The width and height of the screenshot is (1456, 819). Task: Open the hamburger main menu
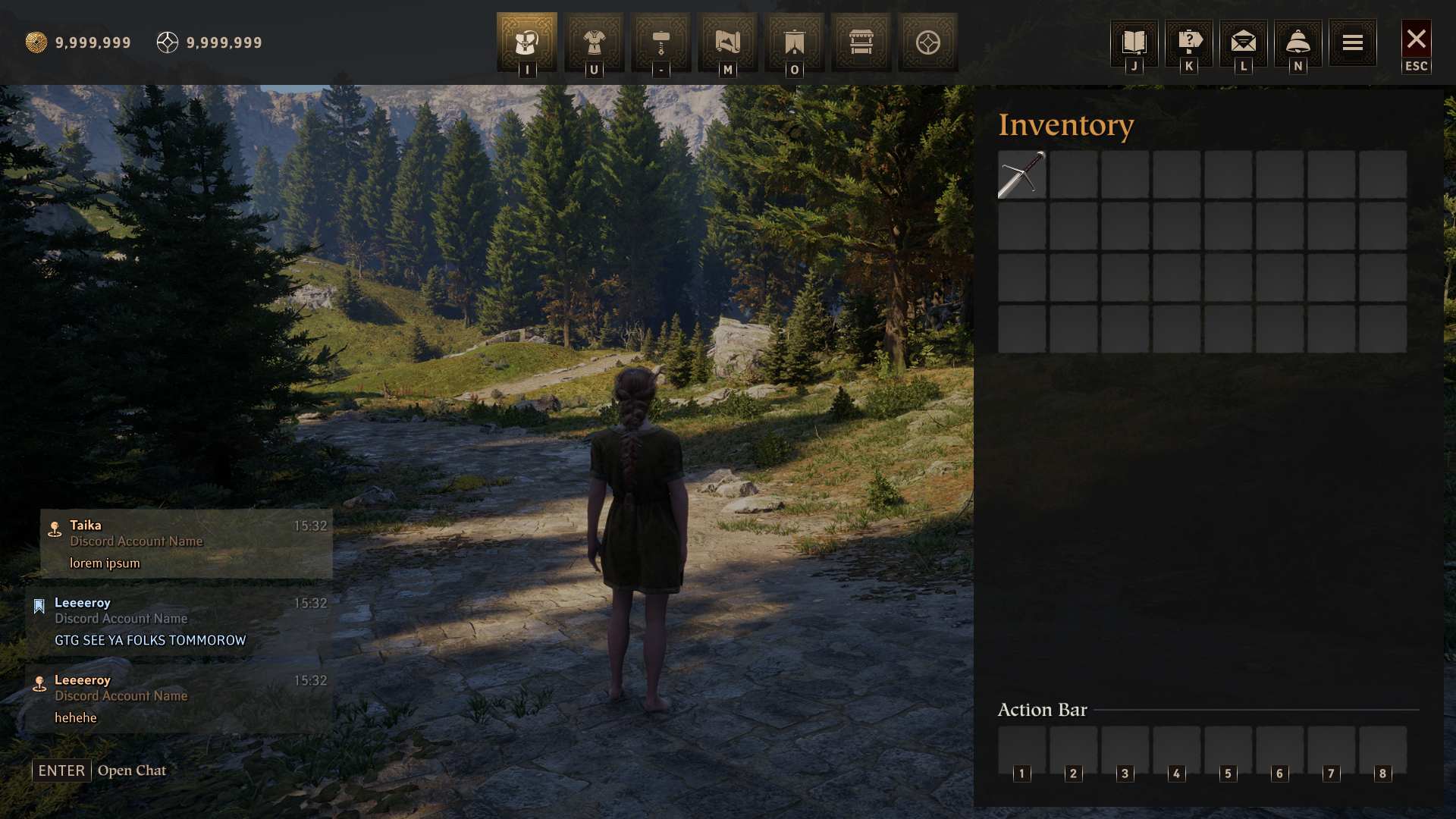tap(1352, 42)
